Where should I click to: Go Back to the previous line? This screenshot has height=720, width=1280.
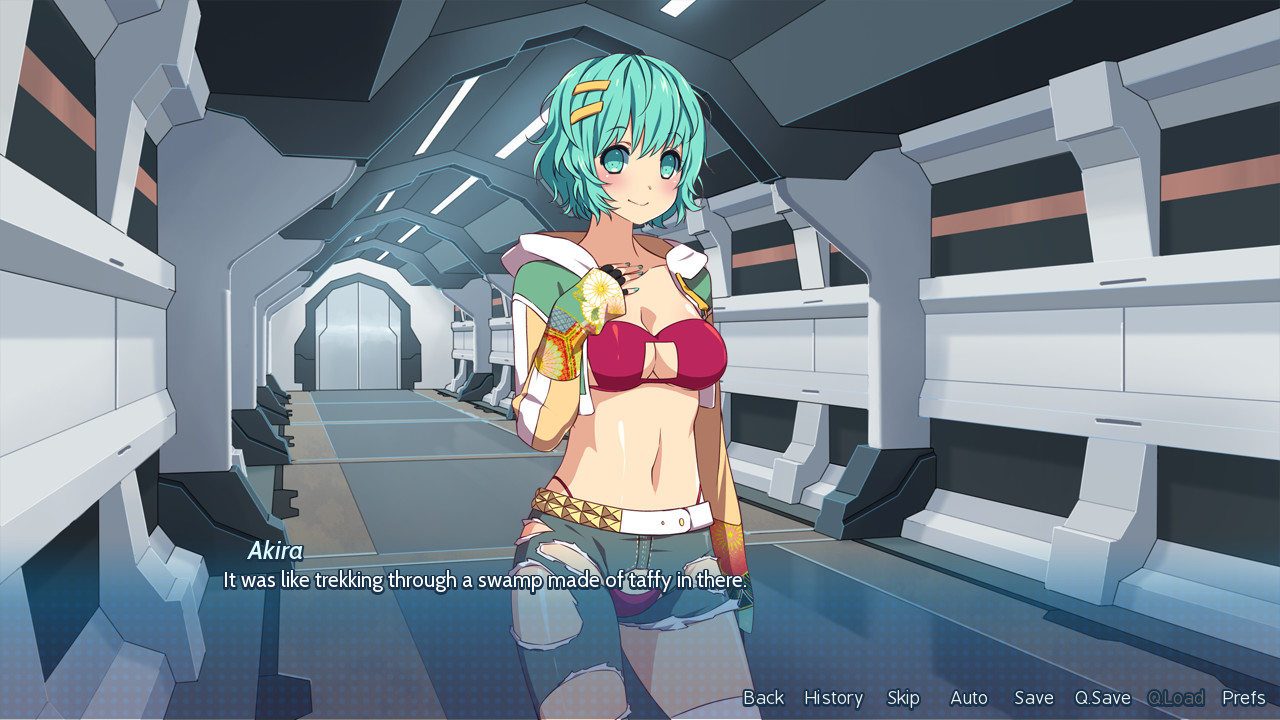click(763, 698)
